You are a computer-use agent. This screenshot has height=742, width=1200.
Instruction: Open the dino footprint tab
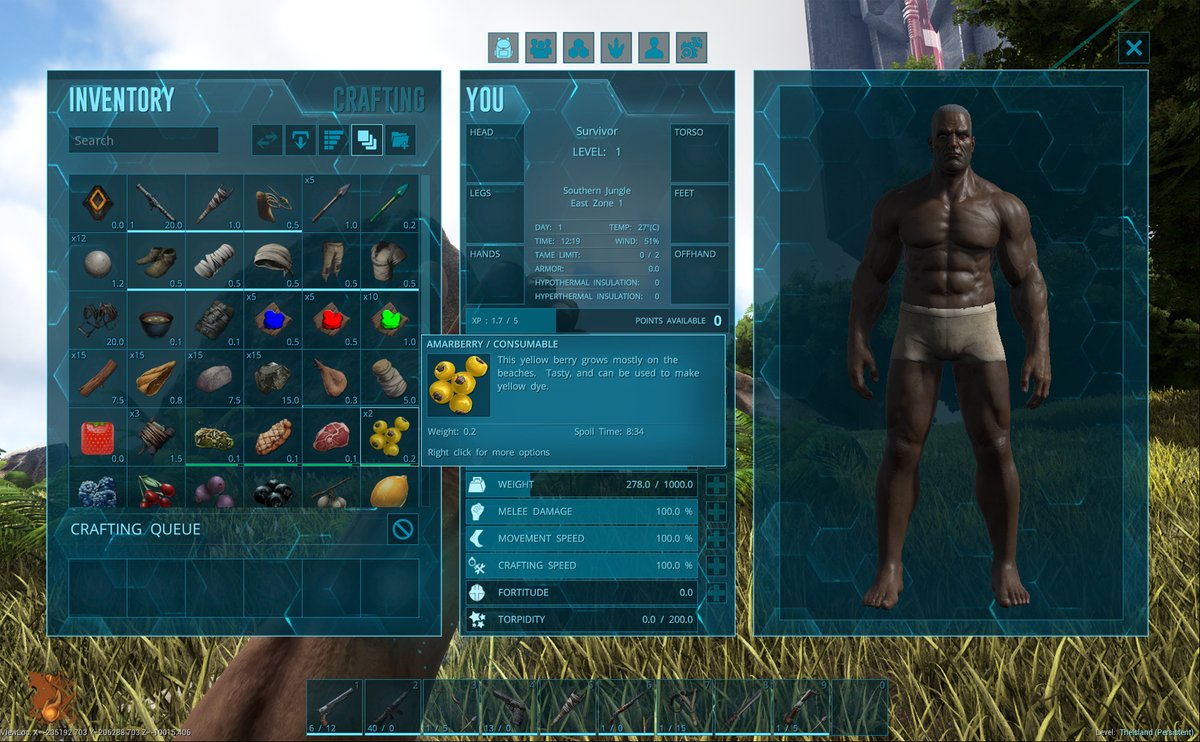tap(617, 47)
